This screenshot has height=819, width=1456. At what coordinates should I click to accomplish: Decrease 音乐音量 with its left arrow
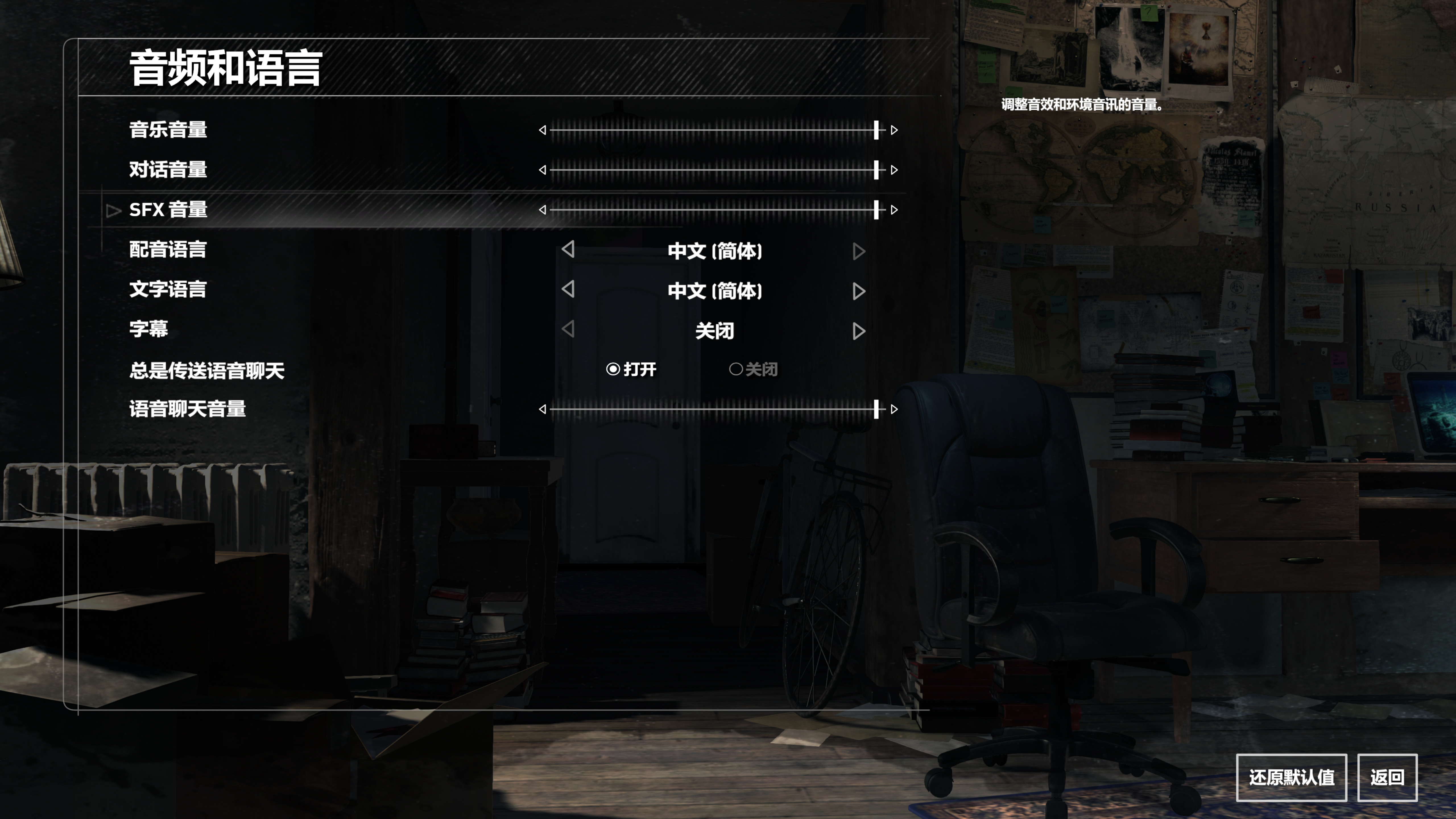[x=543, y=130]
